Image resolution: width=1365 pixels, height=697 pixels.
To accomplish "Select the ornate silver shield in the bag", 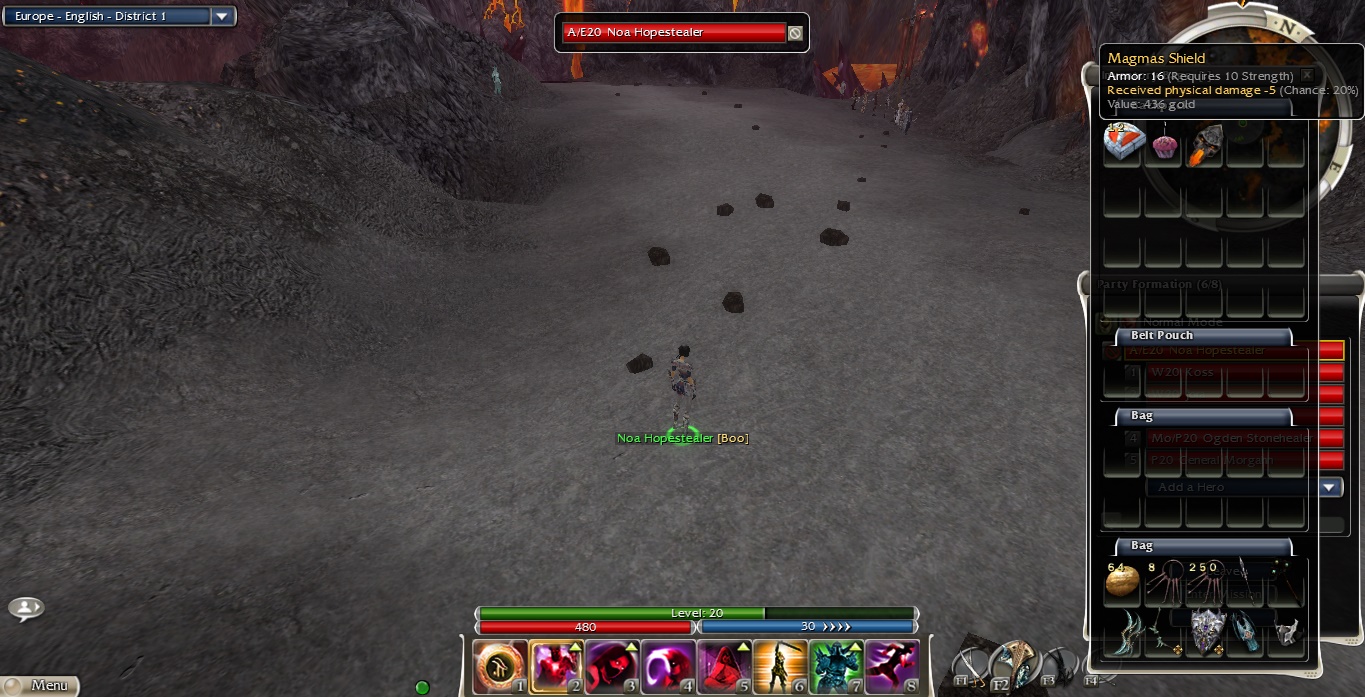I will [1207, 630].
